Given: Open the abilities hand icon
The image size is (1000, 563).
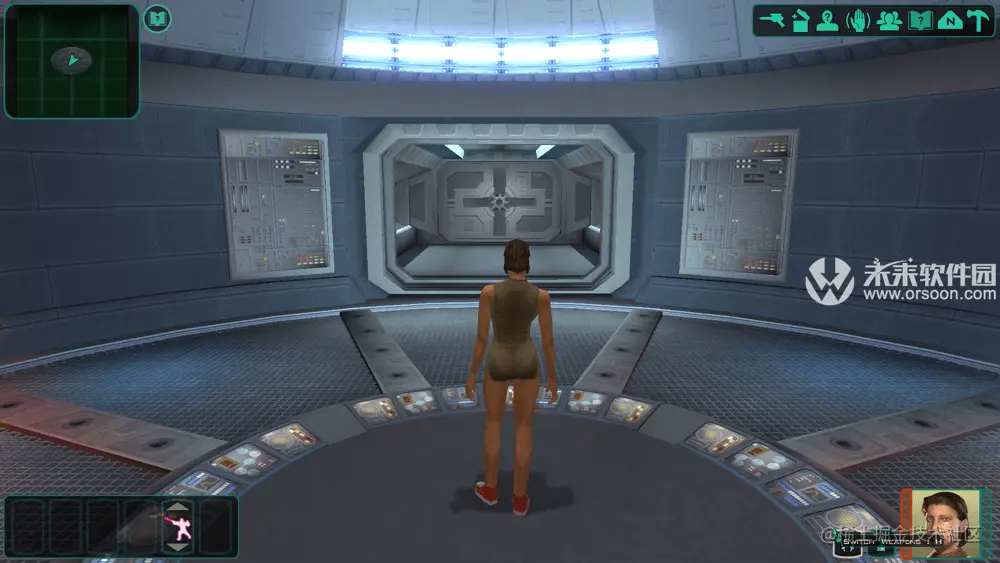Looking at the screenshot, I should click(858, 20).
